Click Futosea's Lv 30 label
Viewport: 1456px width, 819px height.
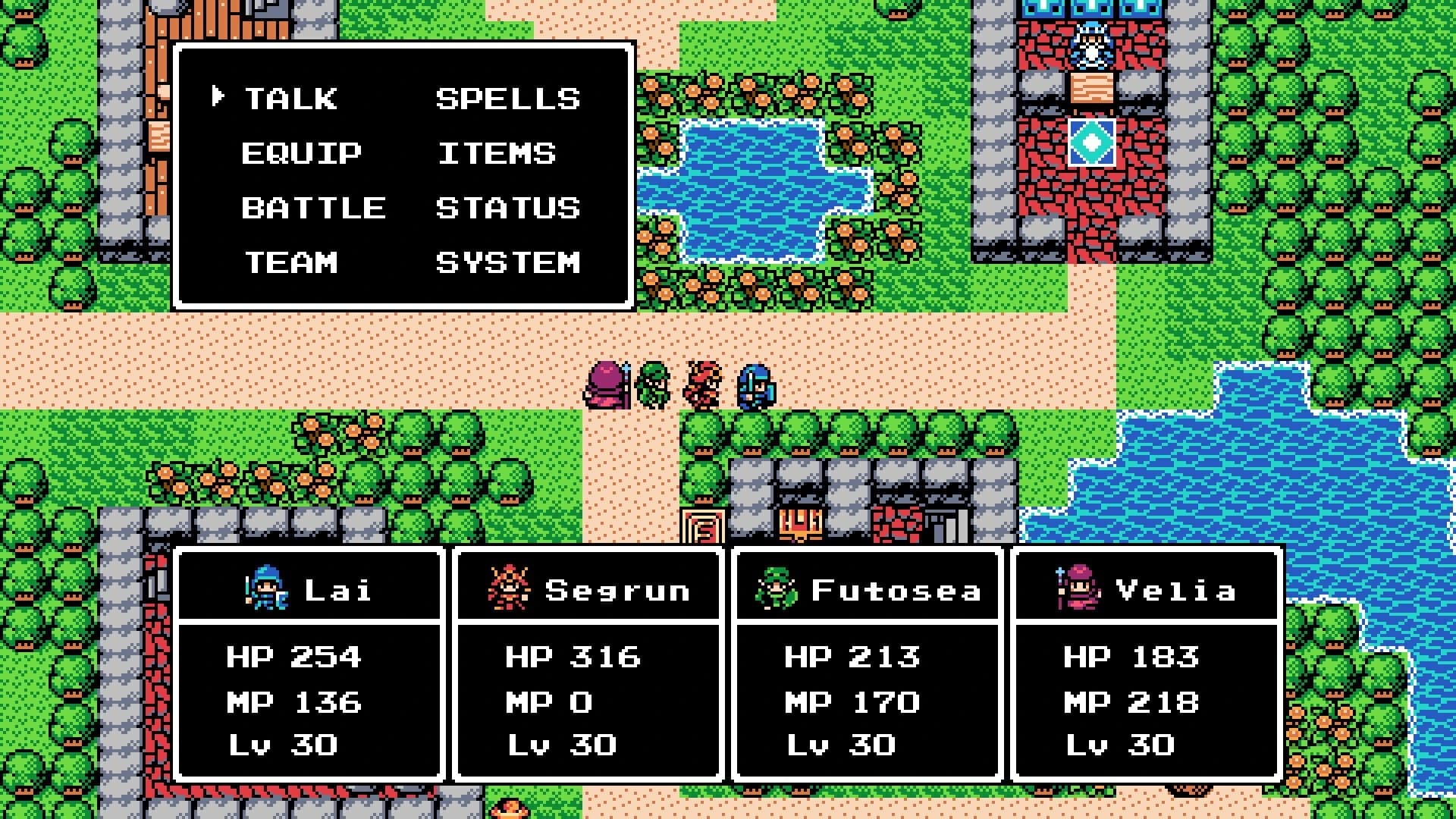coord(839,744)
